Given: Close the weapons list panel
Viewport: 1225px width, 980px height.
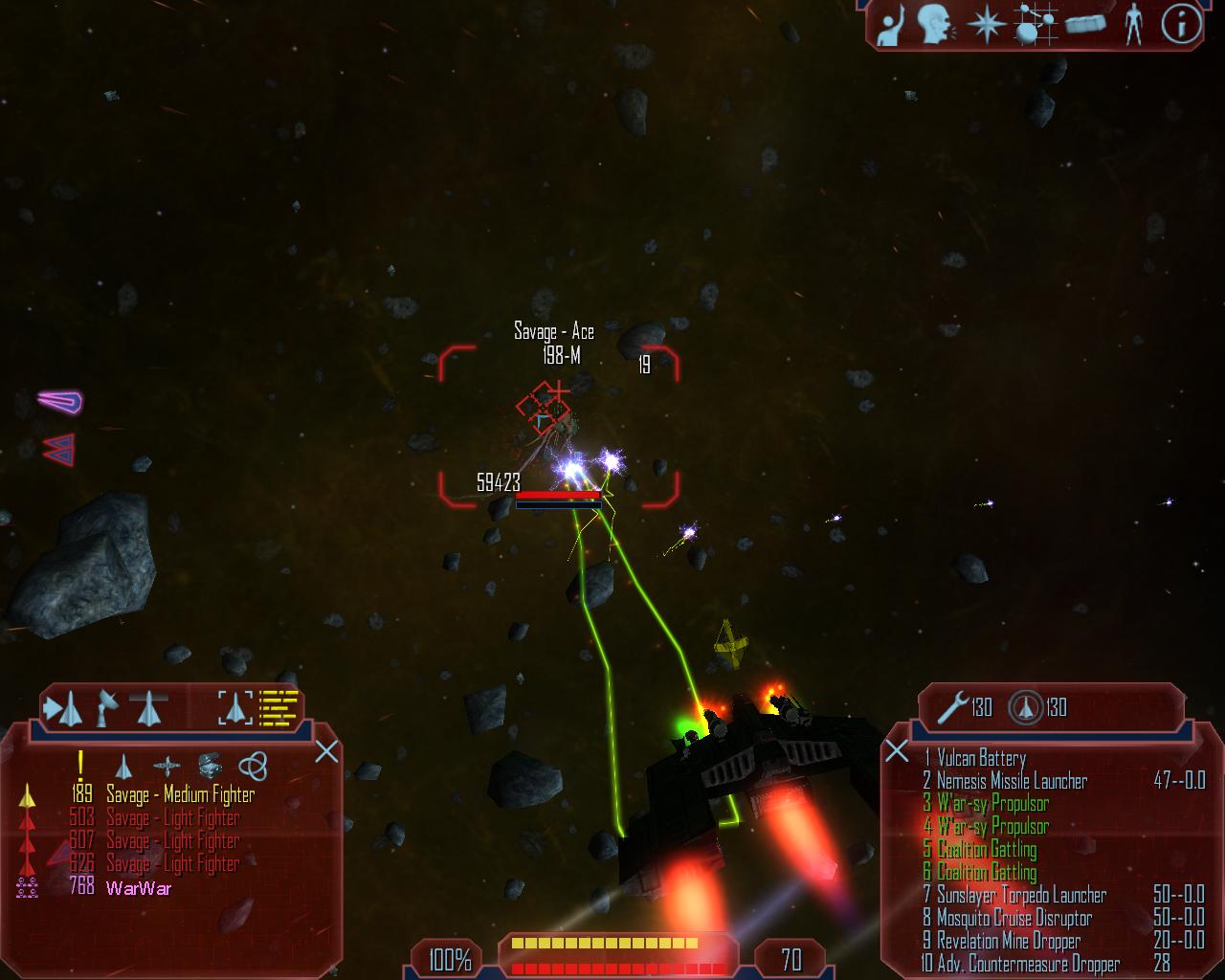Looking at the screenshot, I should pyautogui.click(x=897, y=751).
